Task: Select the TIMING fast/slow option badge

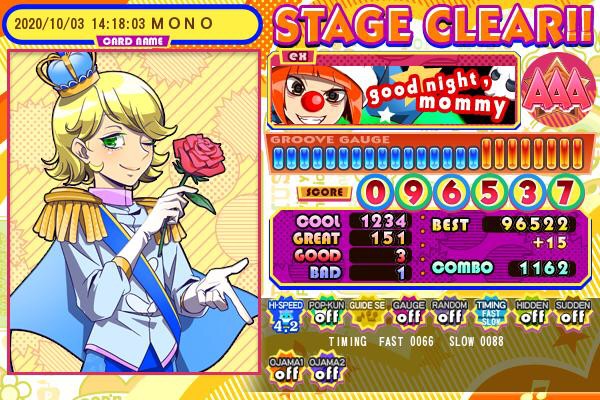Action: pyautogui.click(x=490, y=314)
